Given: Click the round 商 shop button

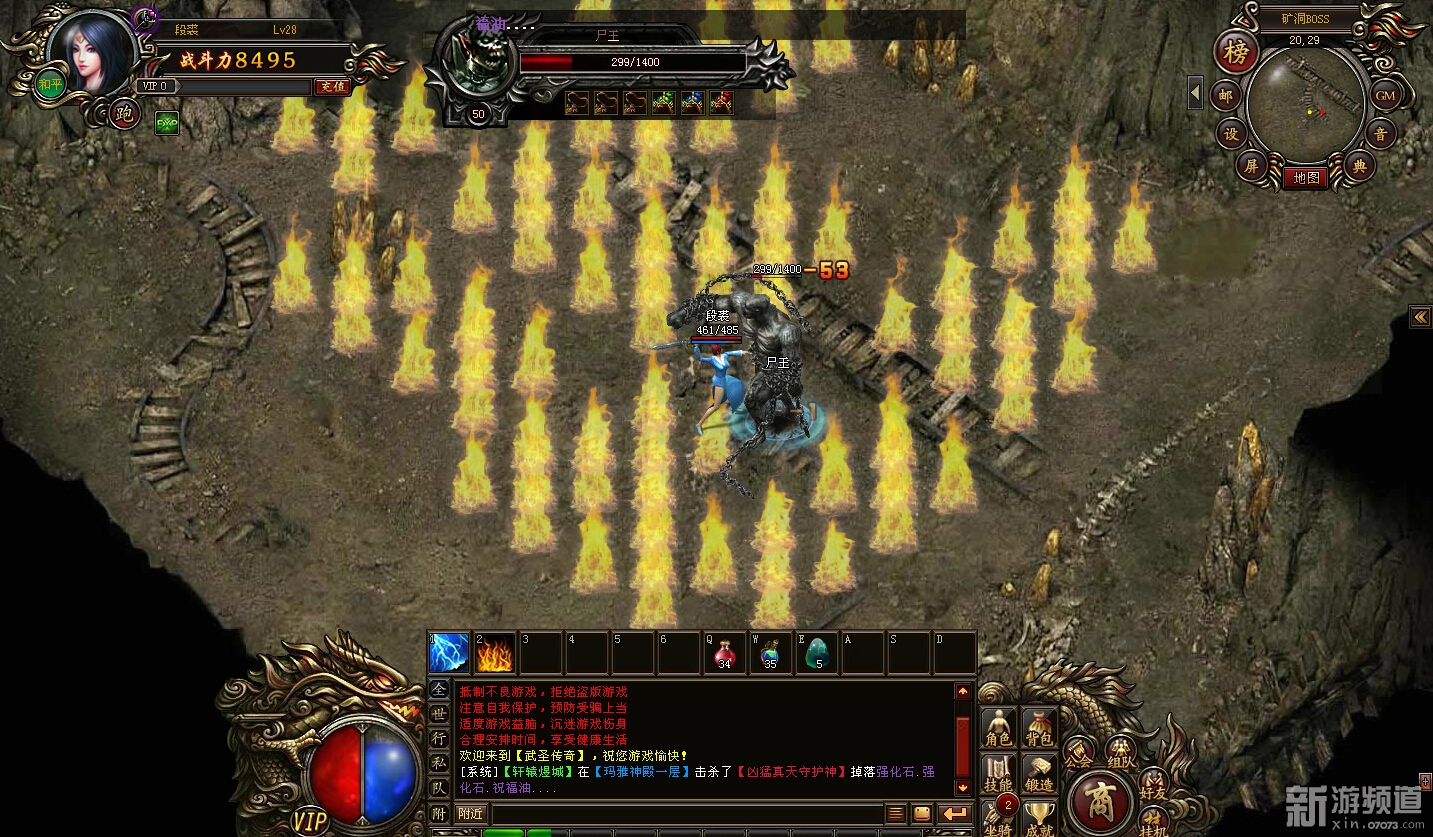Looking at the screenshot, I should point(1099,802).
